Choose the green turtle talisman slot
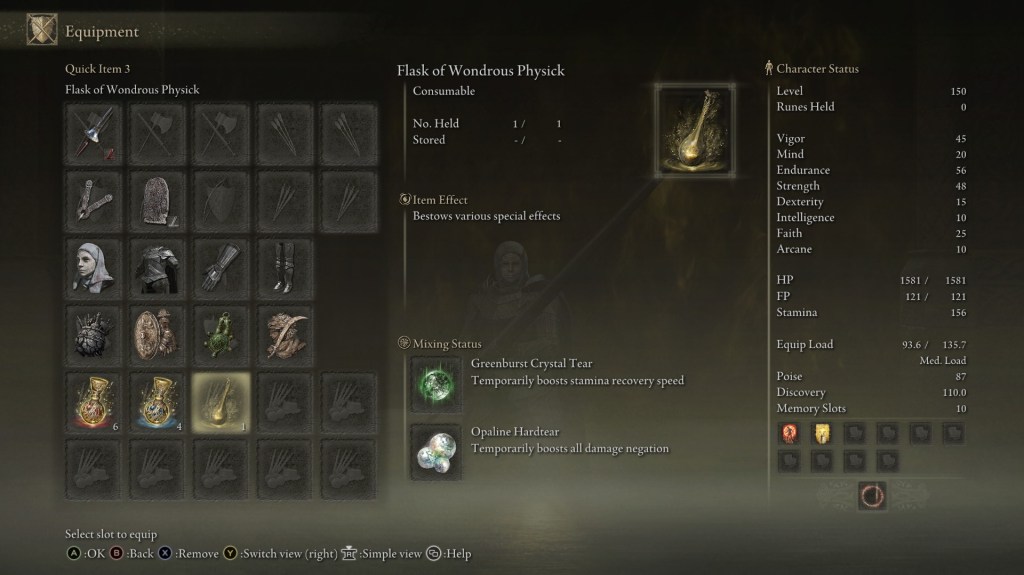This screenshot has height=575, width=1024. pyautogui.click(x=220, y=333)
